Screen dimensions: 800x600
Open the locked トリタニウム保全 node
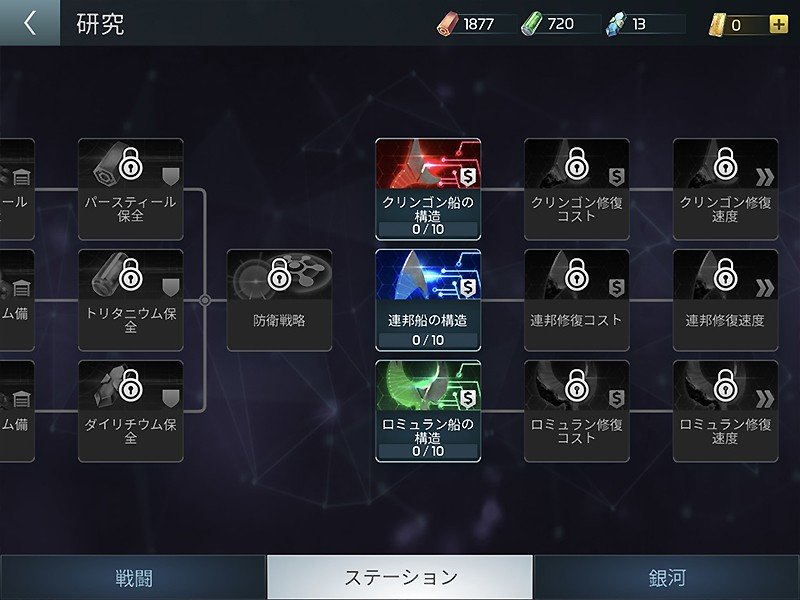click(x=131, y=300)
